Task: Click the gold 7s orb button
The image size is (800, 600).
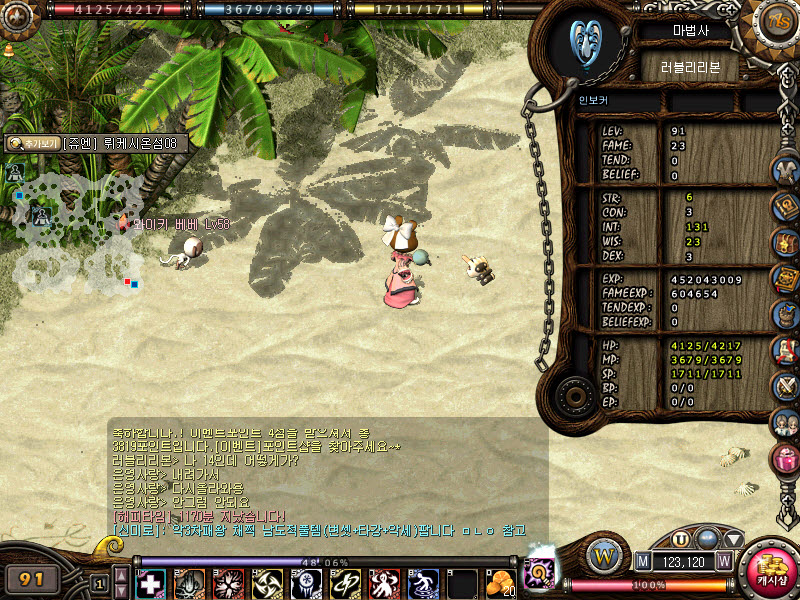Action: tap(775, 19)
